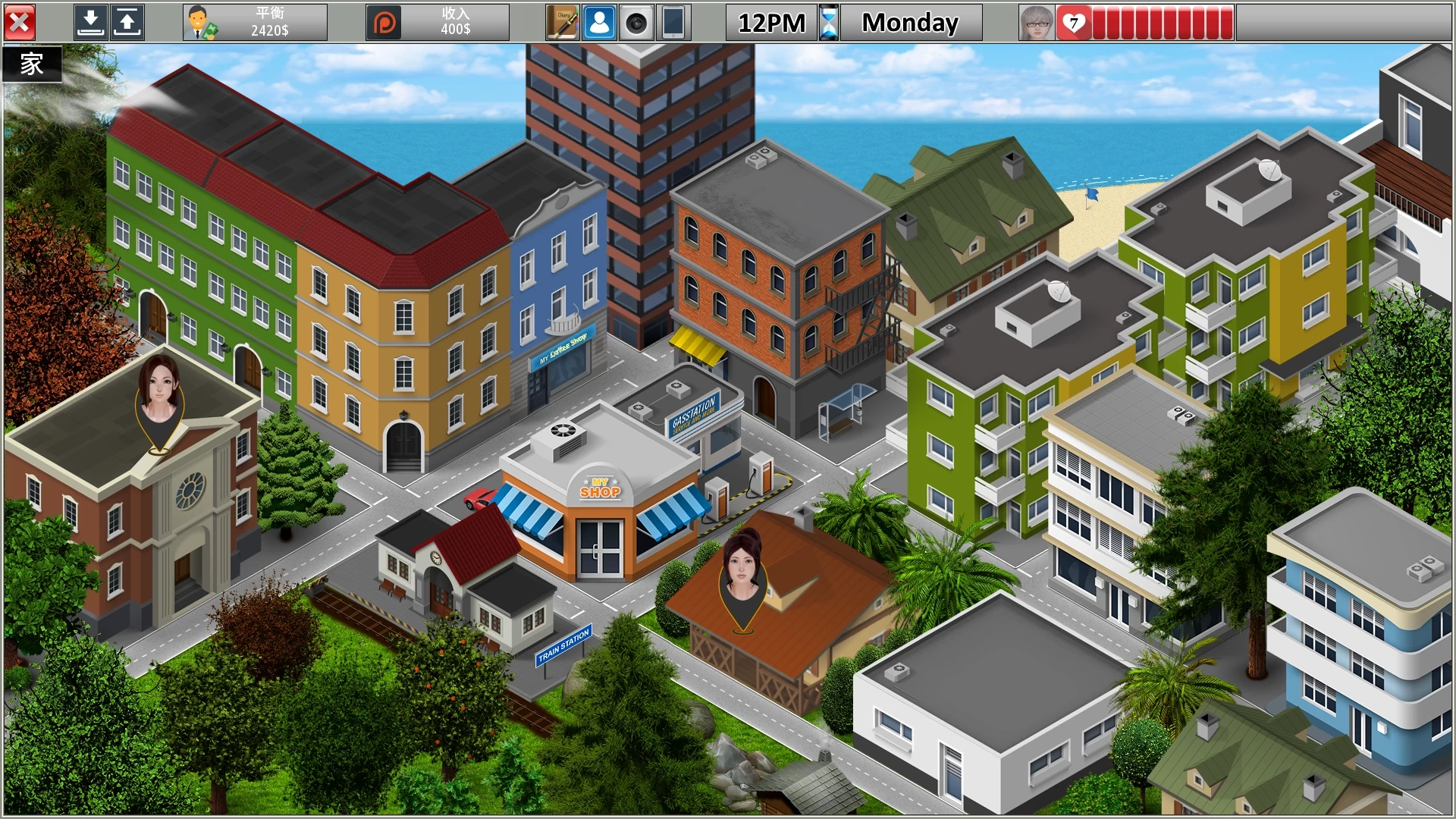Open the blue contacts profile icon

tap(599, 23)
